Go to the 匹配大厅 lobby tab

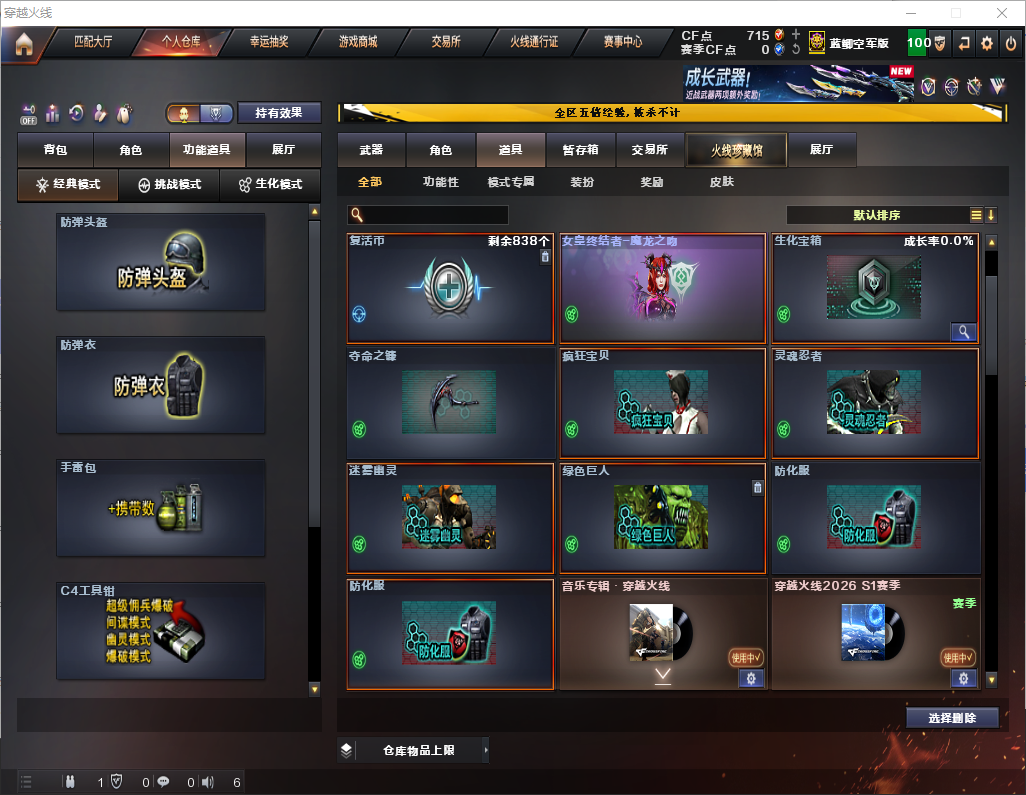pos(93,42)
